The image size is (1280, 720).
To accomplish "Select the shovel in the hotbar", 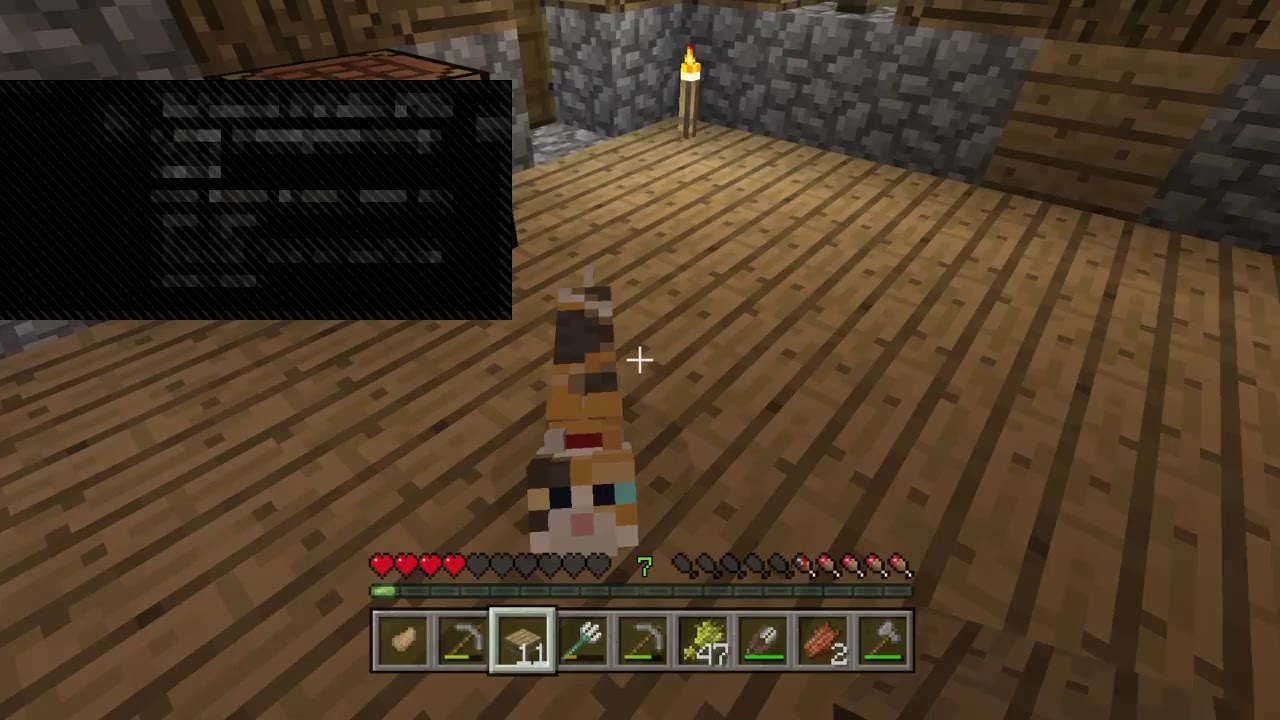I will pyautogui.click(x=761, y=640).
